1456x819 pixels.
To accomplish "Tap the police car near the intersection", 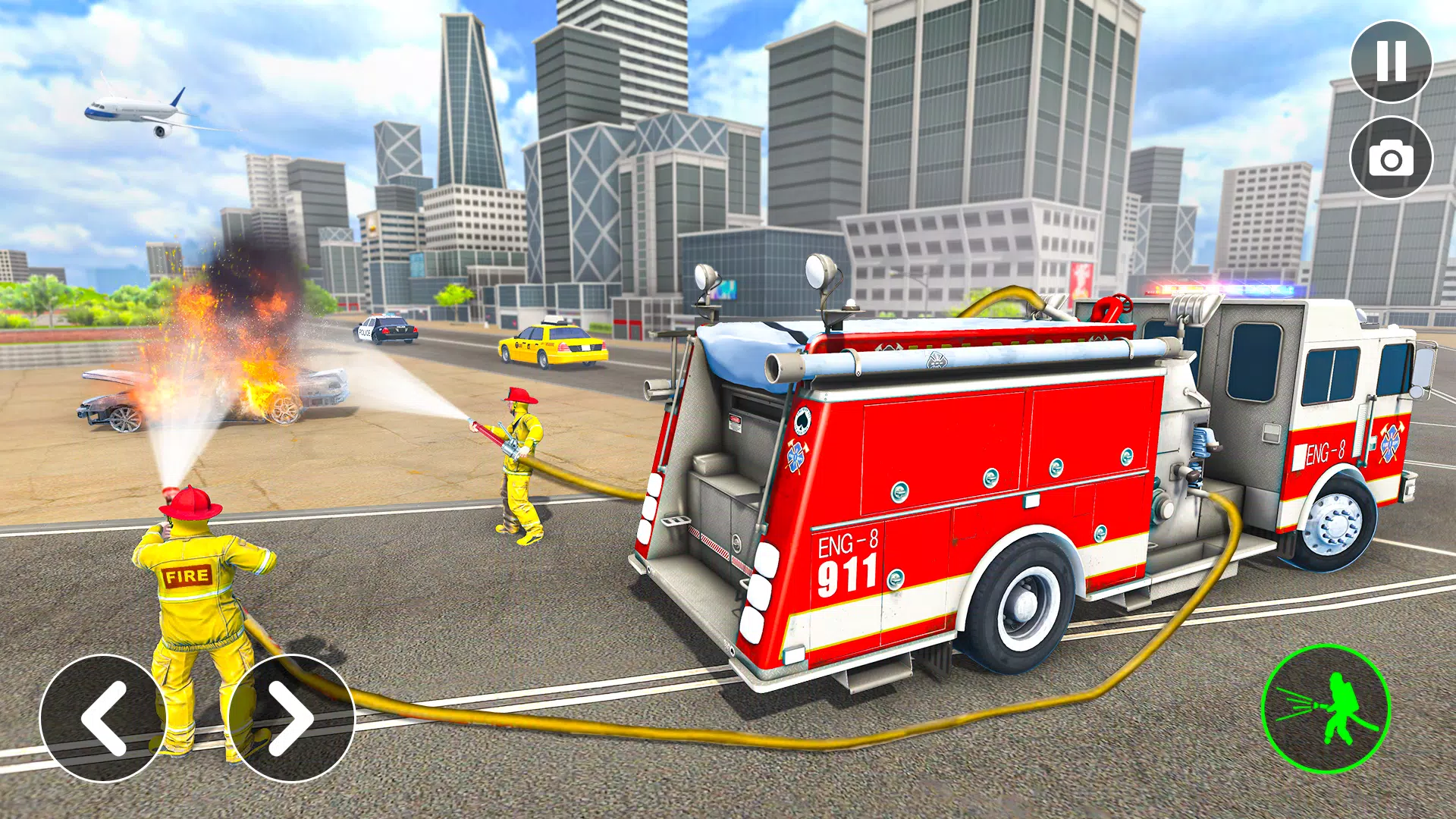I will (387, 331).
